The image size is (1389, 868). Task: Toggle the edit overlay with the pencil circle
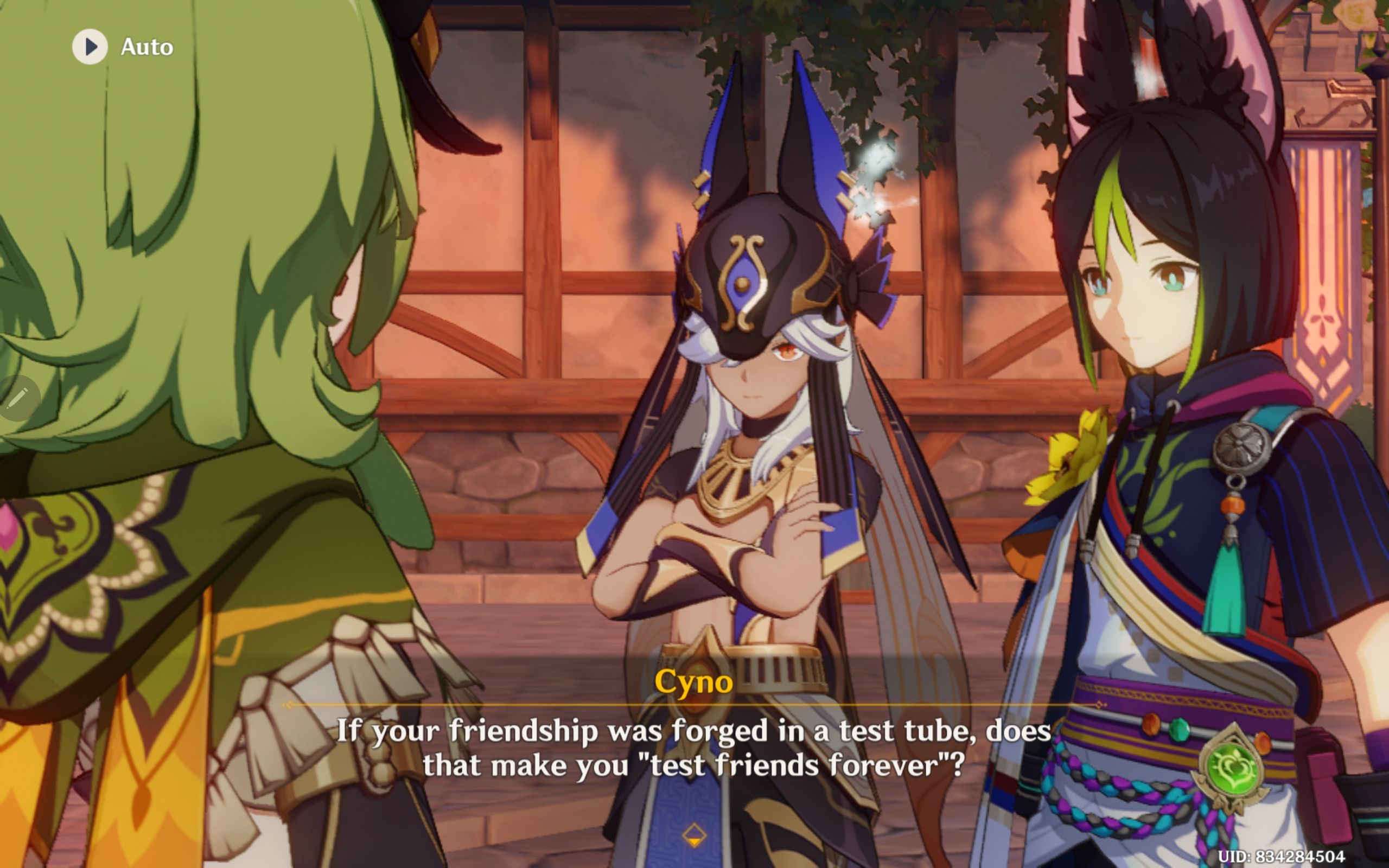pos(20,397)
